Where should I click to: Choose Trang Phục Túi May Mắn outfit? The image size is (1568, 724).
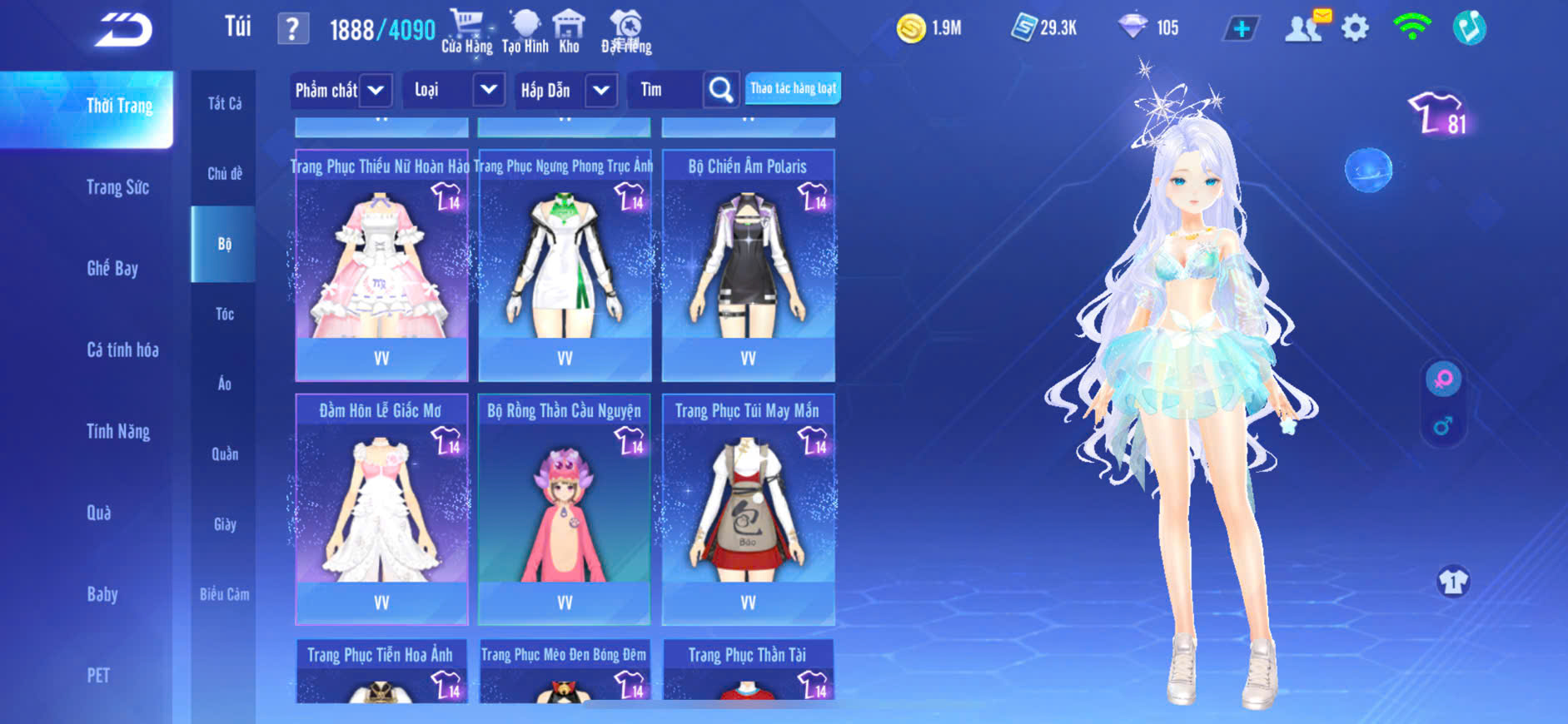point(748,508)
